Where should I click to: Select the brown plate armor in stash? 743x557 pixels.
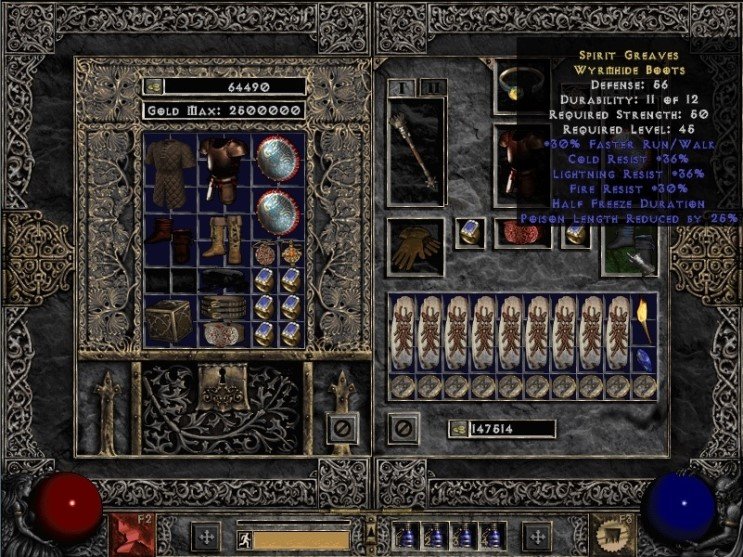tap(223, 166)
